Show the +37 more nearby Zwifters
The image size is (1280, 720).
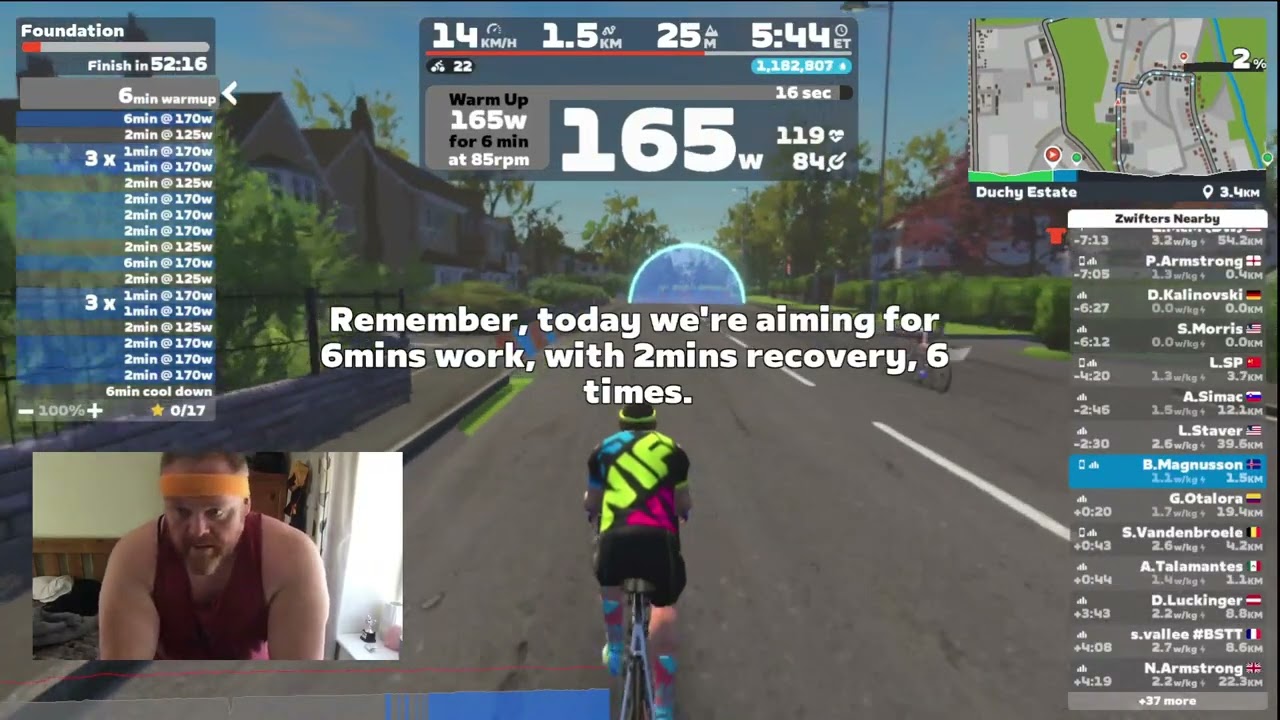coord(1167,701)
